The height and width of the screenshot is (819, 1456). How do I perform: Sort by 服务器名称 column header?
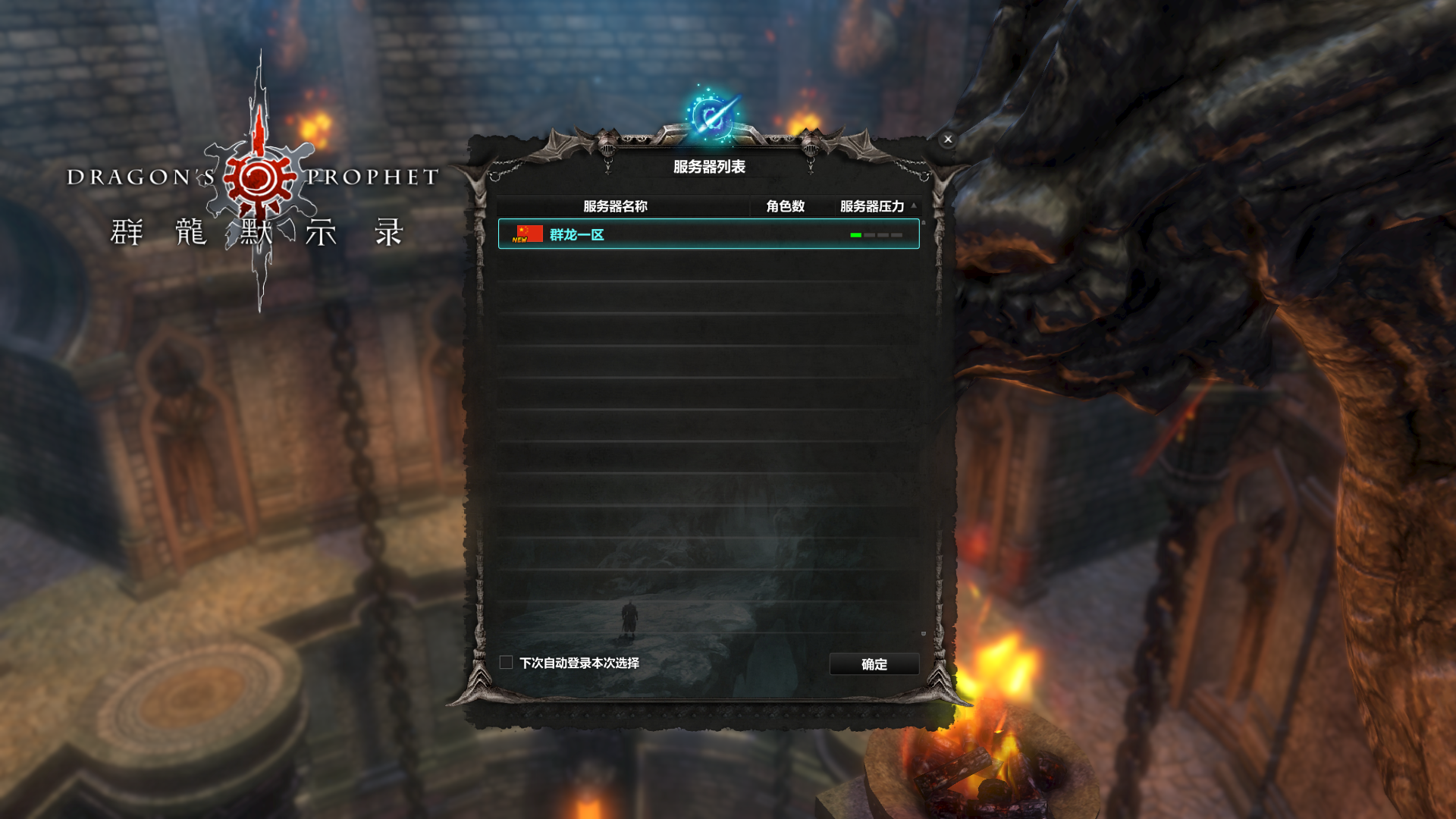pos(615,206)
